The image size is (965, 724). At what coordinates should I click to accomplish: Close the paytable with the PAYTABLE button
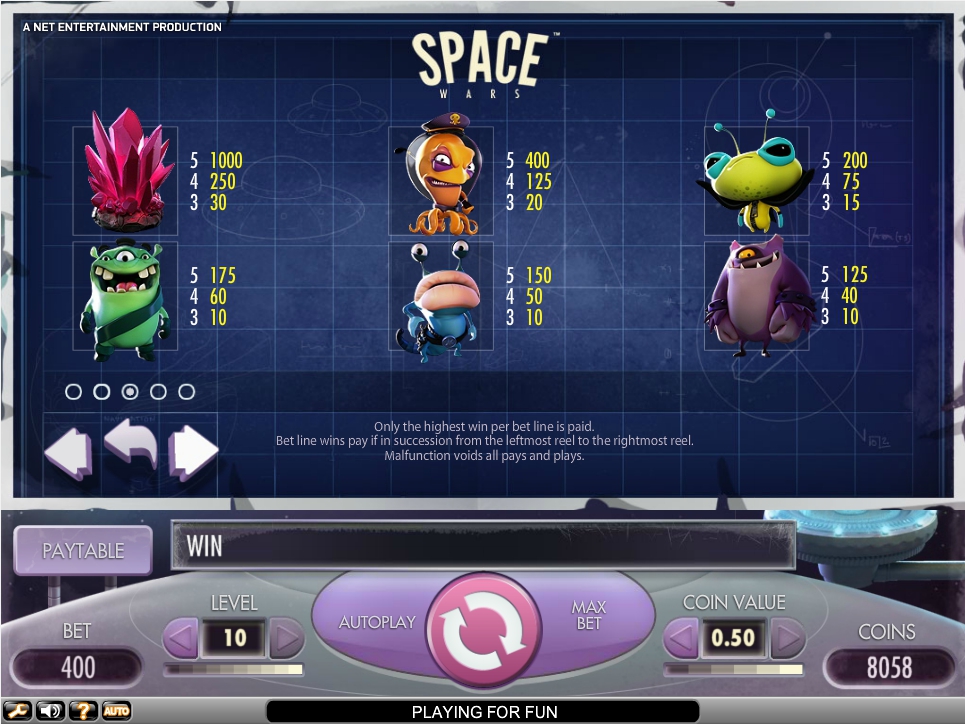[x=83, y=550]
